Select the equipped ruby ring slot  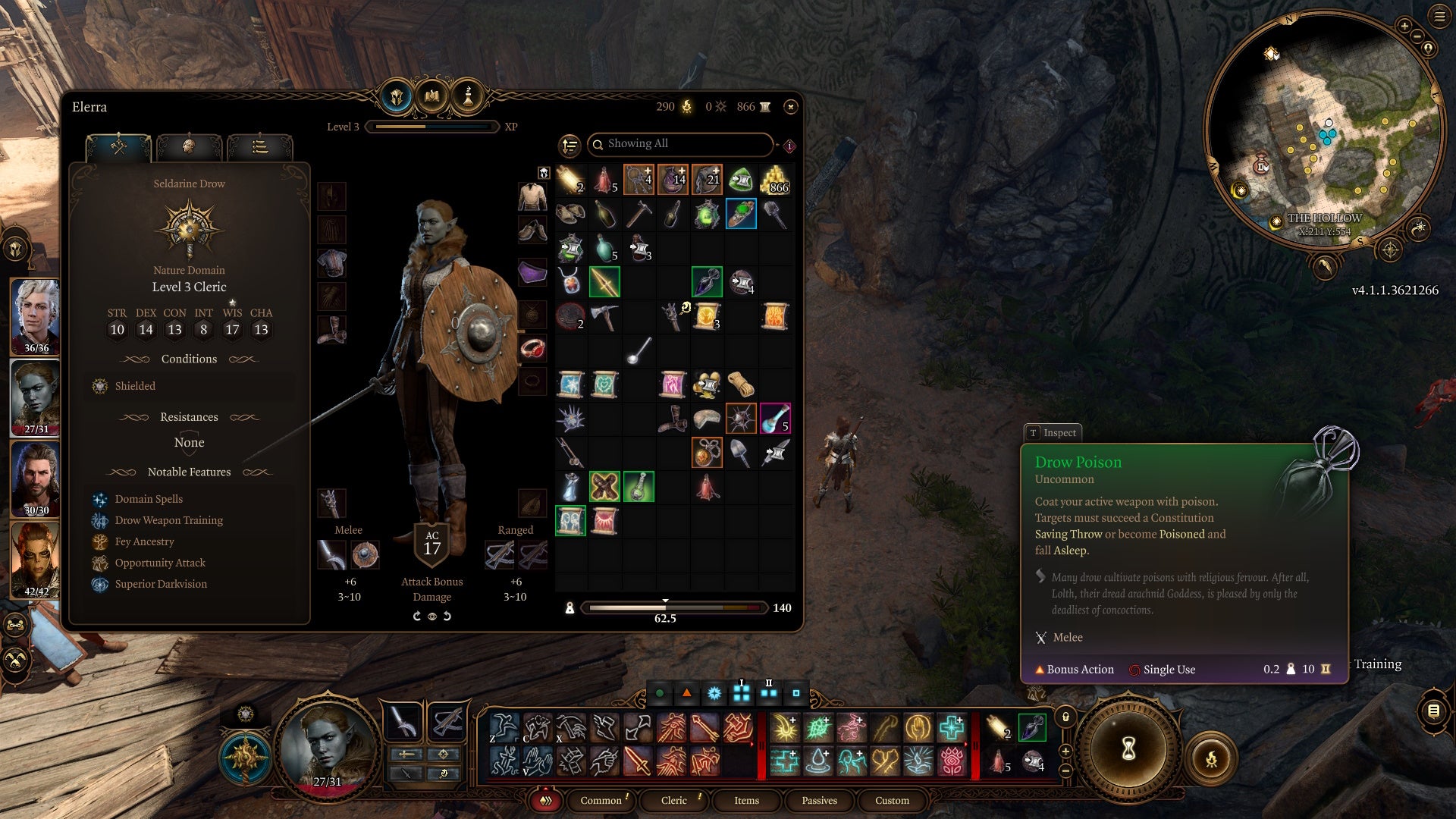coord(532,348)
